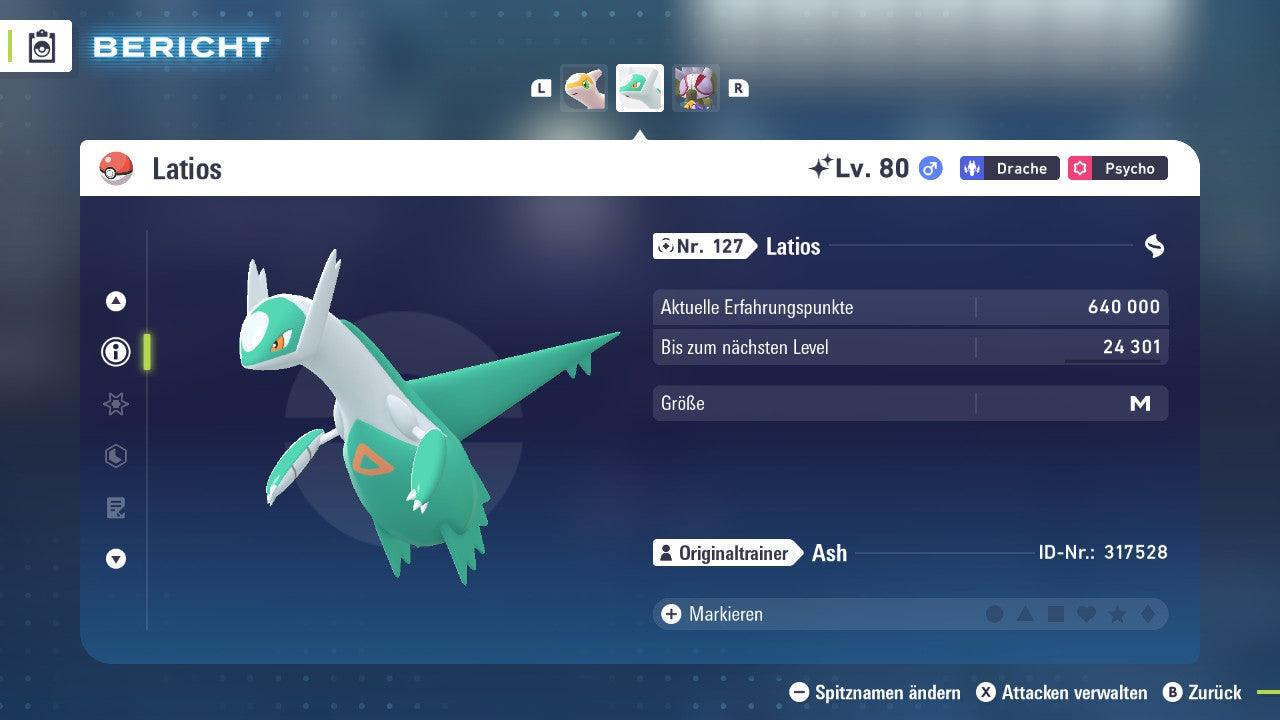
Task: Select the memo notes page icon
Action: pyautogui.click(x=115, y=508)
